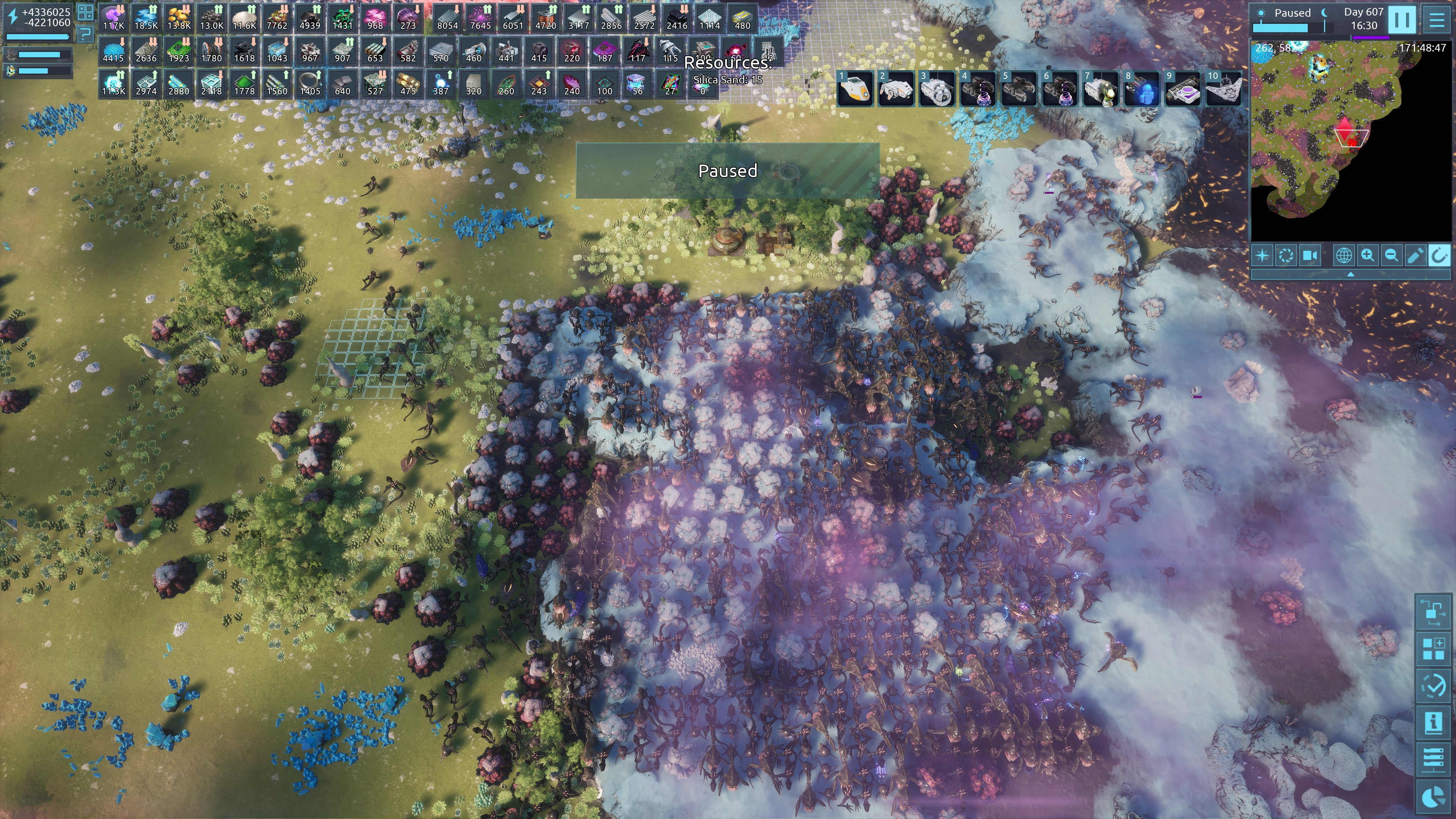
Task: Toggle the minimap globe view button
Action: click(x=1343, y=256)
